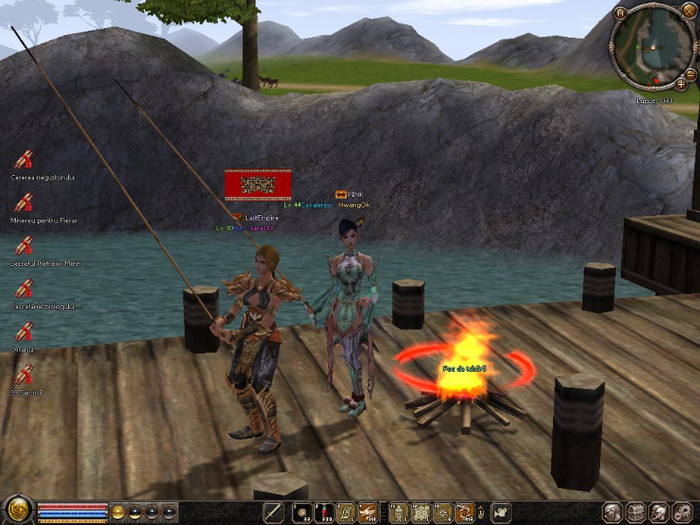Open the Orfanul quest scroll
Viewport: 700px width, 525px height.
pyautogui.click(x=23, y=330)
